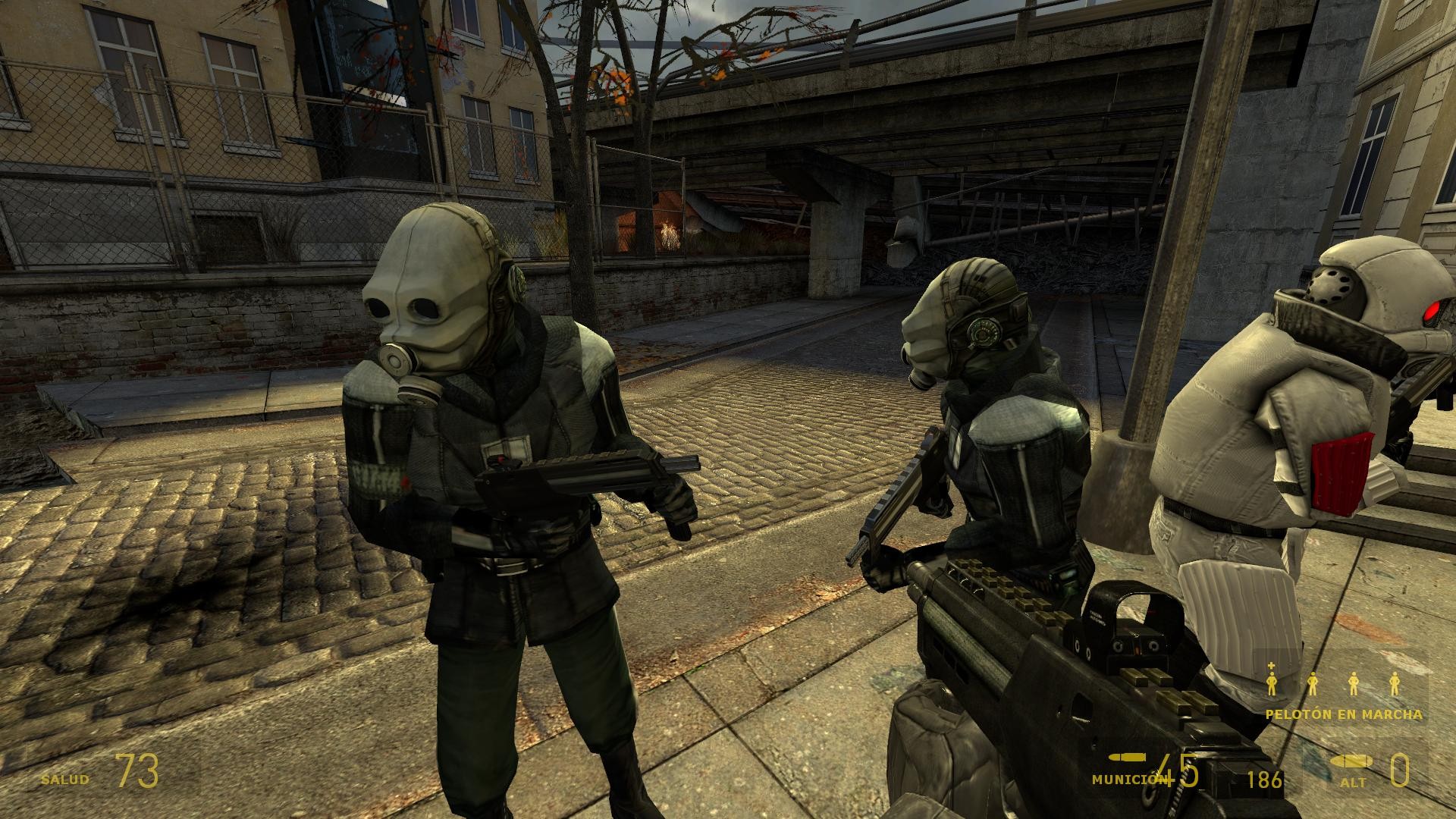
Task: Click the medic cross above the squad soldier icon
Action: click(x=1272, y=667)
